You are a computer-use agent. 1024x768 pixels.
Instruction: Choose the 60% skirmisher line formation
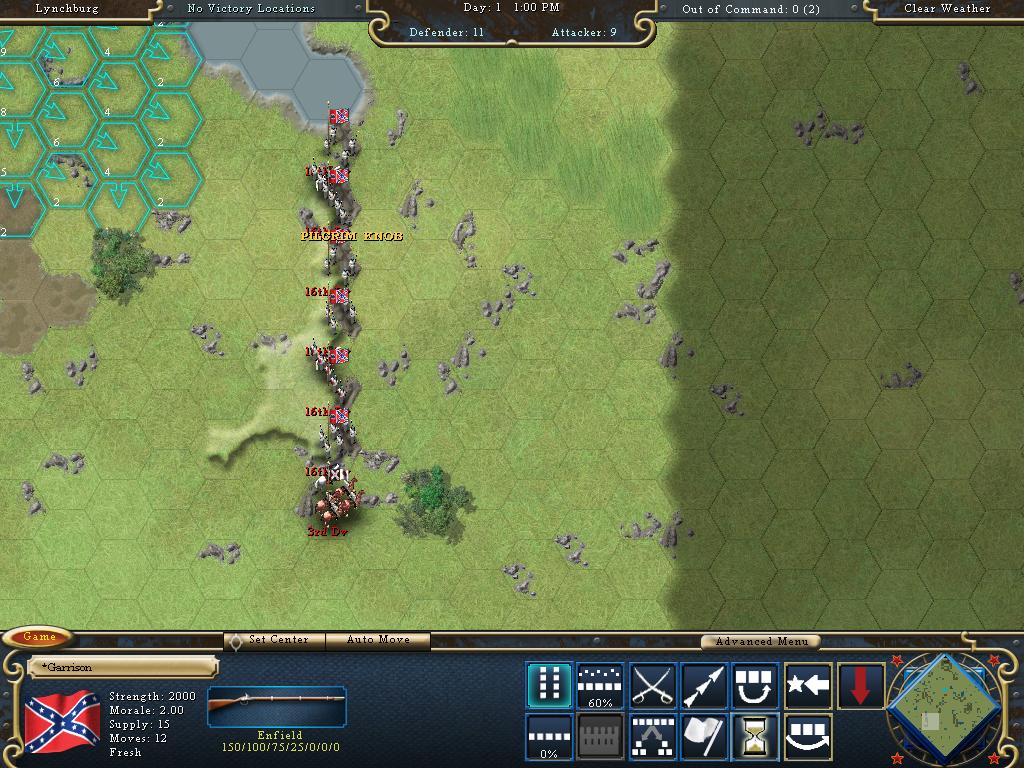point(600,685)
